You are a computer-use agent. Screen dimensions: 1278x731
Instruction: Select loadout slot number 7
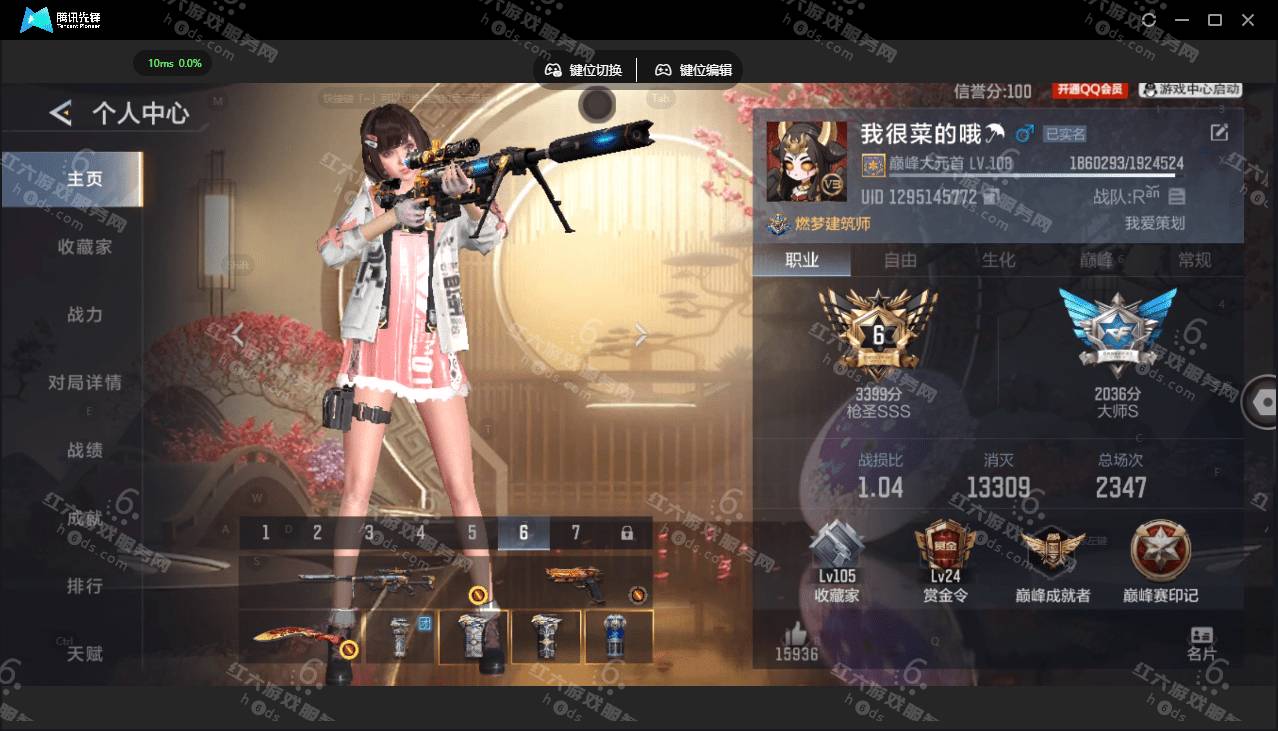[x=575, y=533]
